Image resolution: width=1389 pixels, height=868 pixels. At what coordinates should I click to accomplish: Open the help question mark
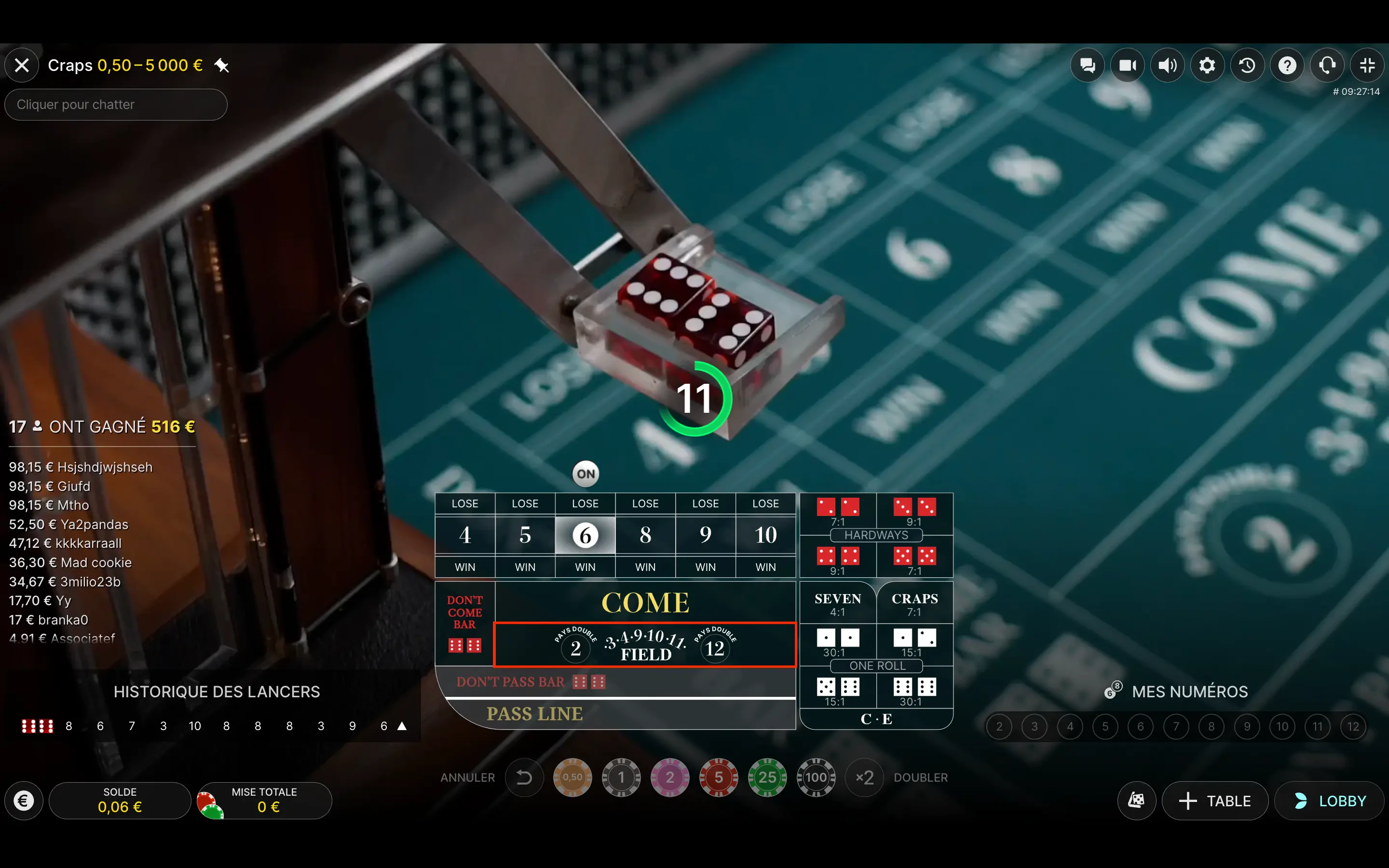[1287, 66]
